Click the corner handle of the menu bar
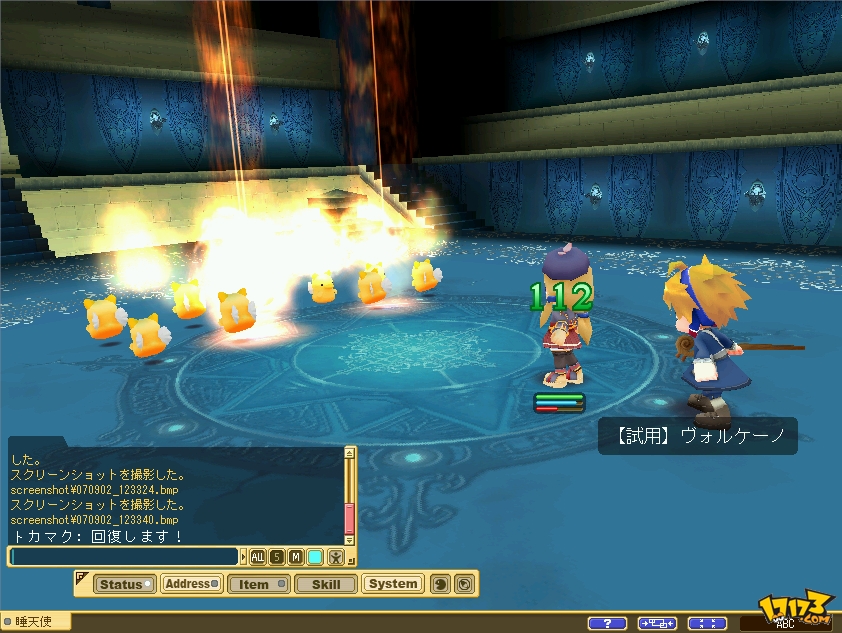 tap(81, 576)
